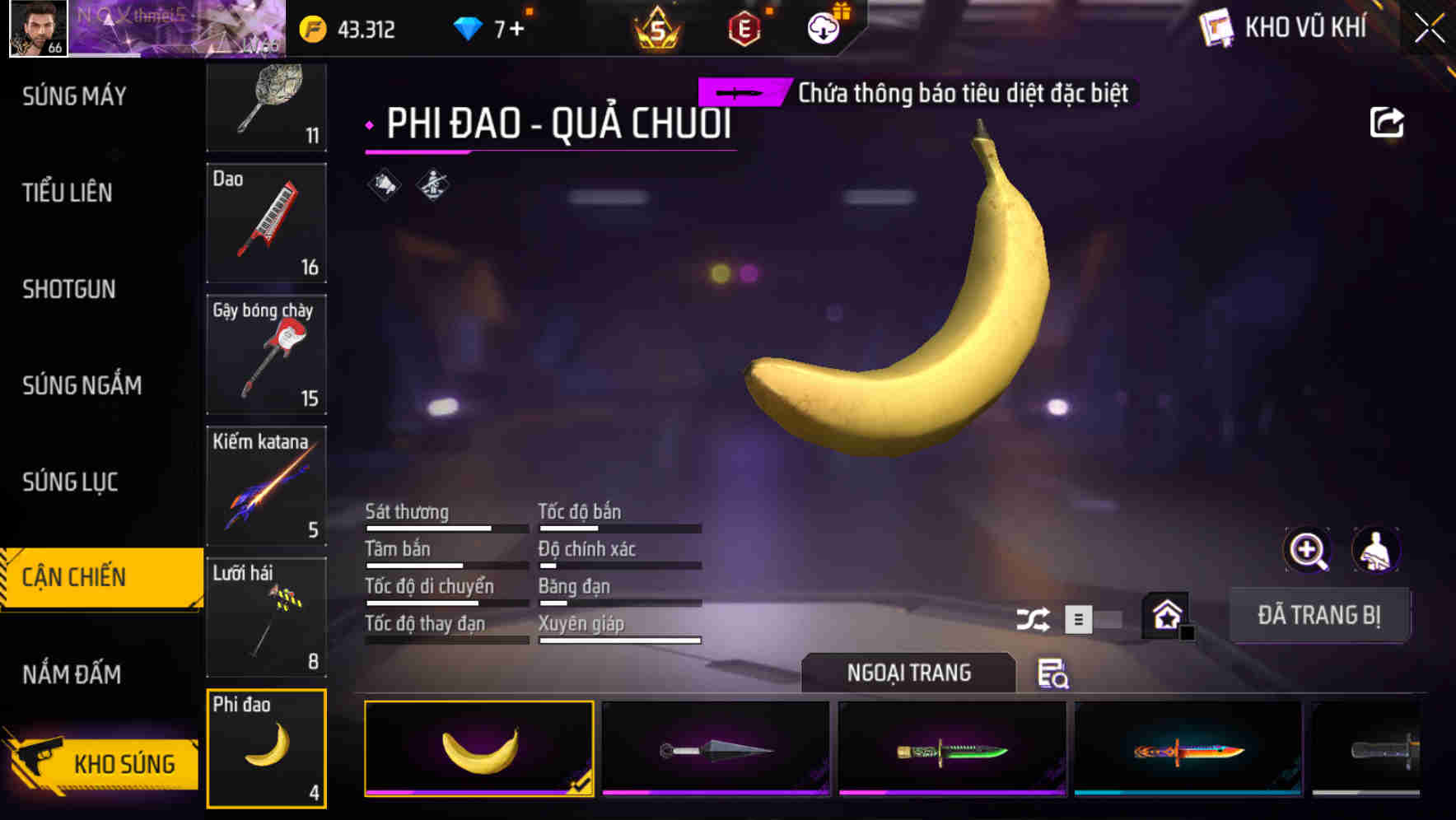Screen dimensions: 1456x820
Task: Open the SÚNG NGẮM category
Action: click(x=83, y=385)
